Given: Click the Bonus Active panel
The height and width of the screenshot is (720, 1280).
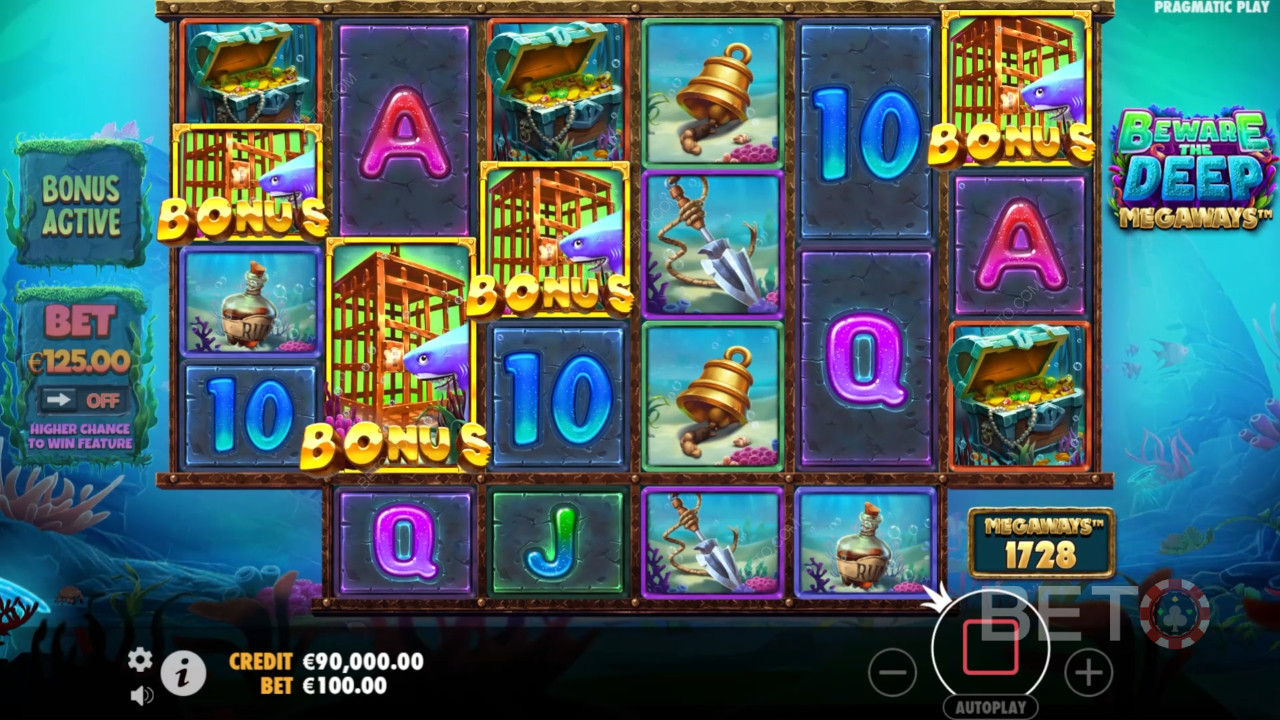Looking at the screenshot, I should pos(81,204).
